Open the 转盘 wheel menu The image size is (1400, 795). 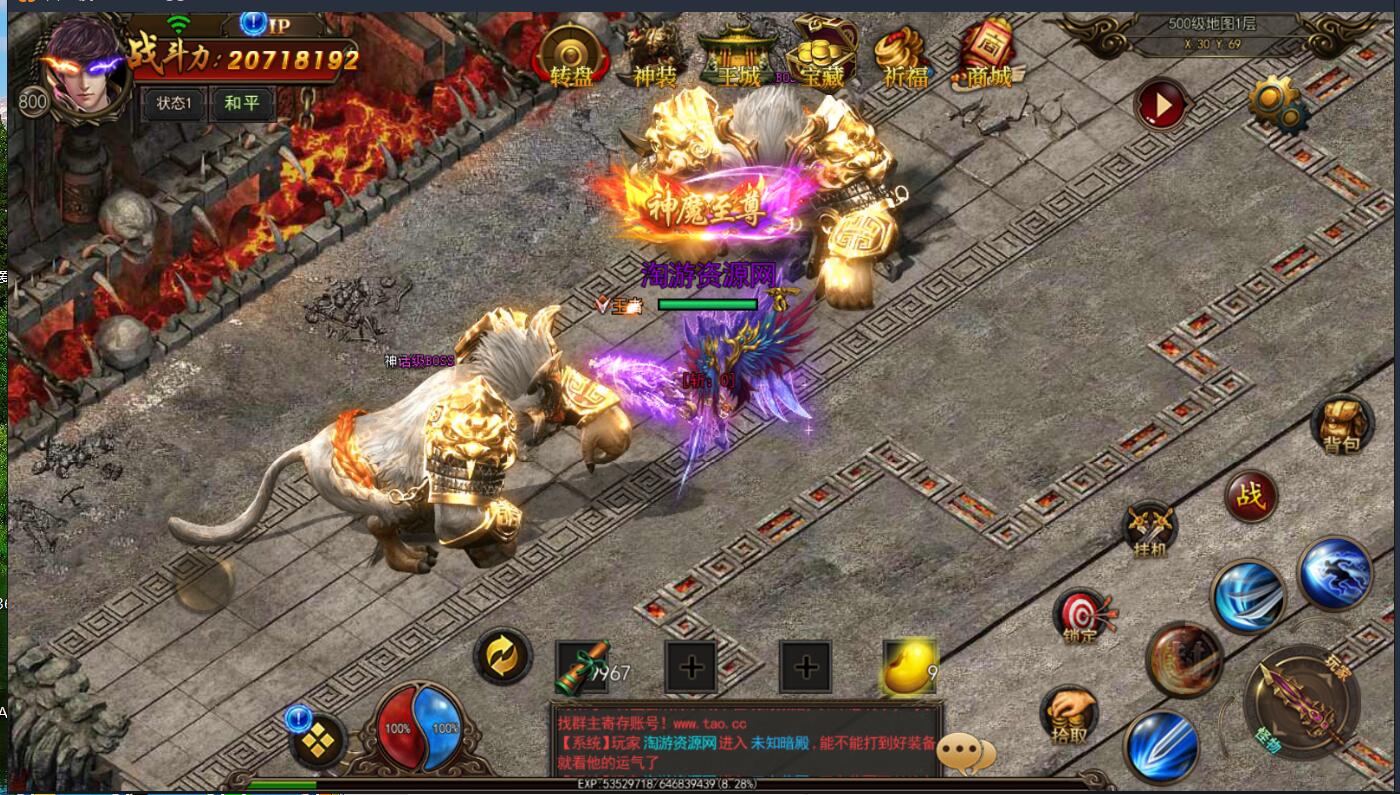coord(572,56)
